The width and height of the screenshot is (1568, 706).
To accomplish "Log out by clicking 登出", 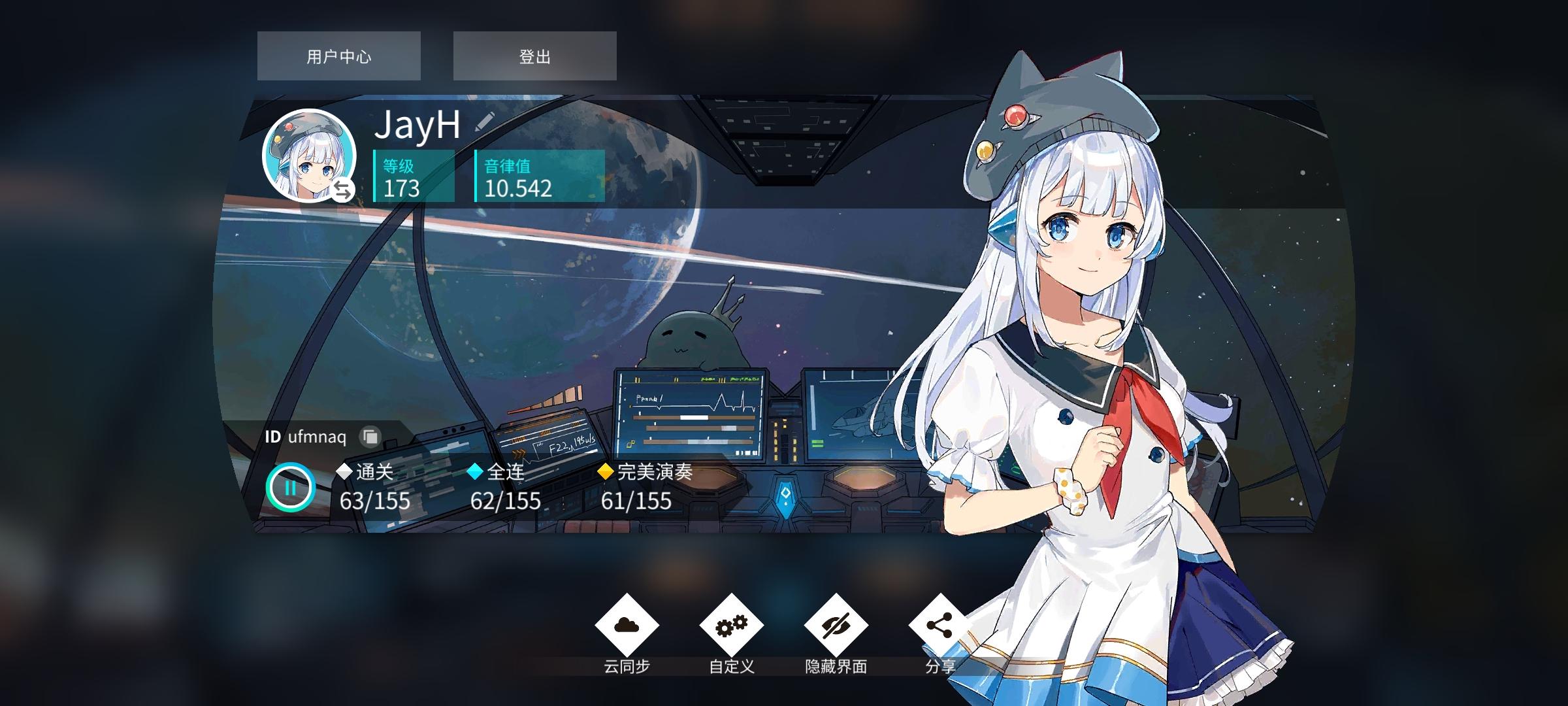I will pyautogui.click(x=534, y=56).
